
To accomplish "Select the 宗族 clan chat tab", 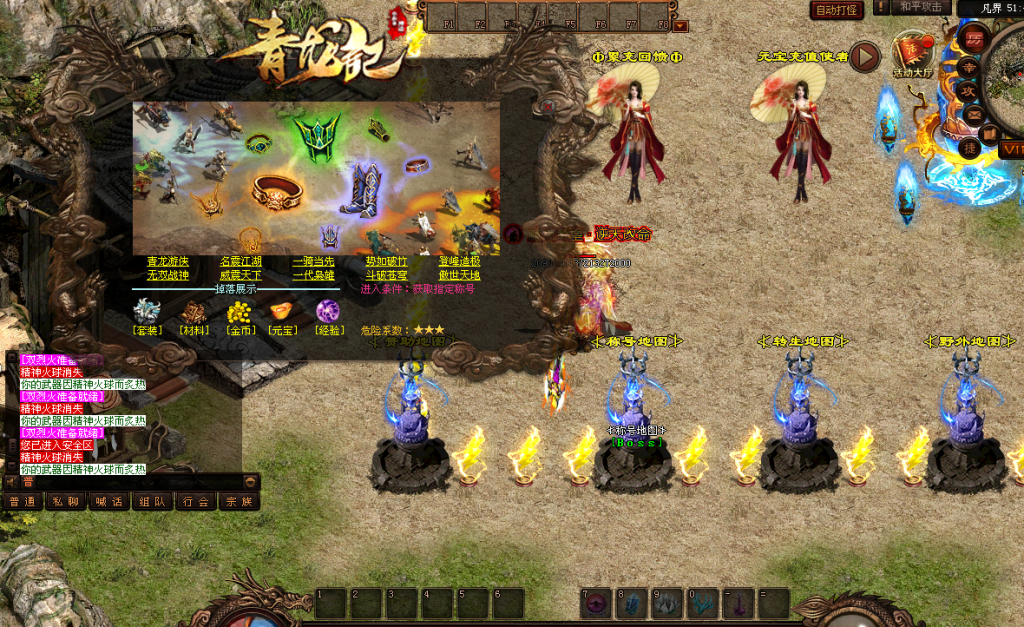I will tap(238, 501).
